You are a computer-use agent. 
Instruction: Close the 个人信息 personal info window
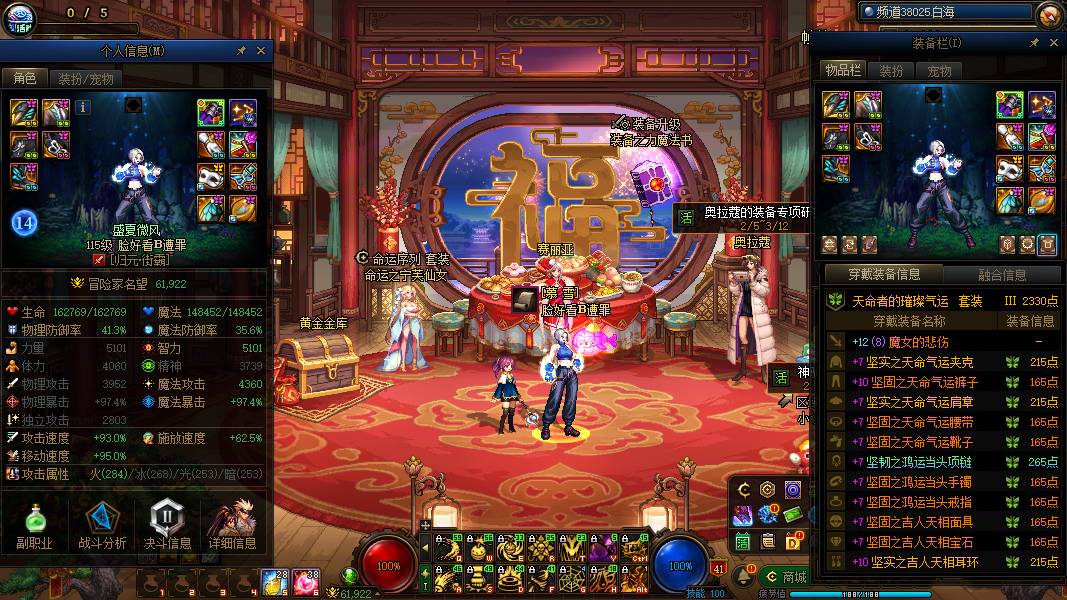[x=261, y=50]
